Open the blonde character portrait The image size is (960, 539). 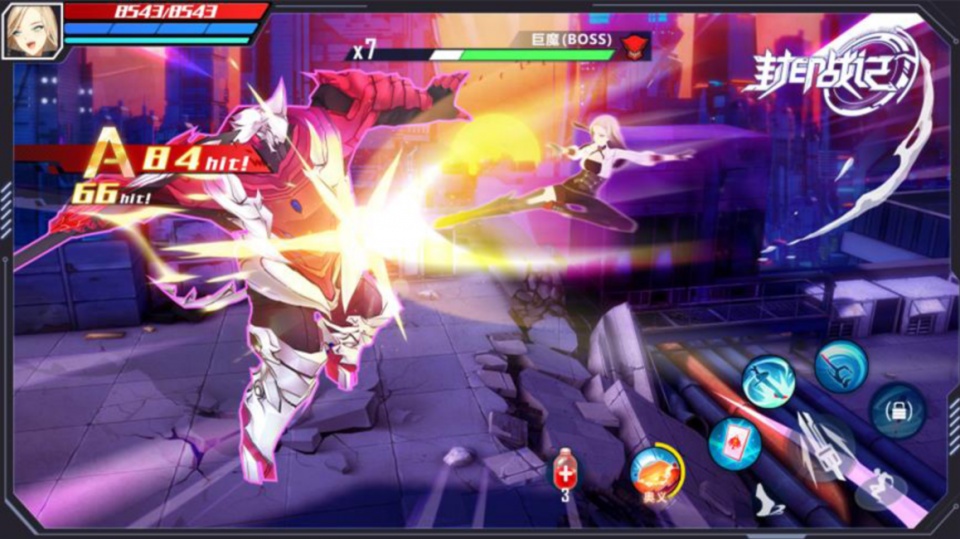(32, 30)
